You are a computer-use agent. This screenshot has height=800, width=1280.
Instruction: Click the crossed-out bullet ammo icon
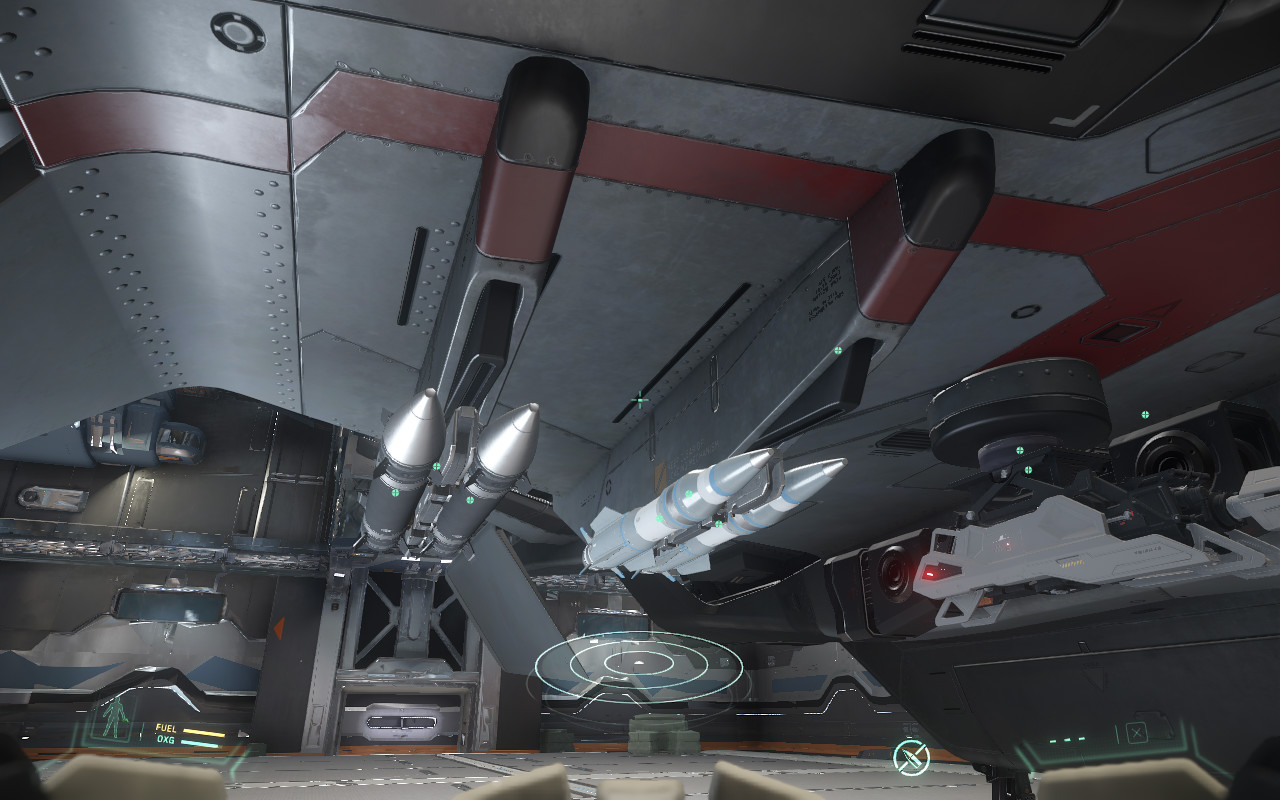[911, 757]
